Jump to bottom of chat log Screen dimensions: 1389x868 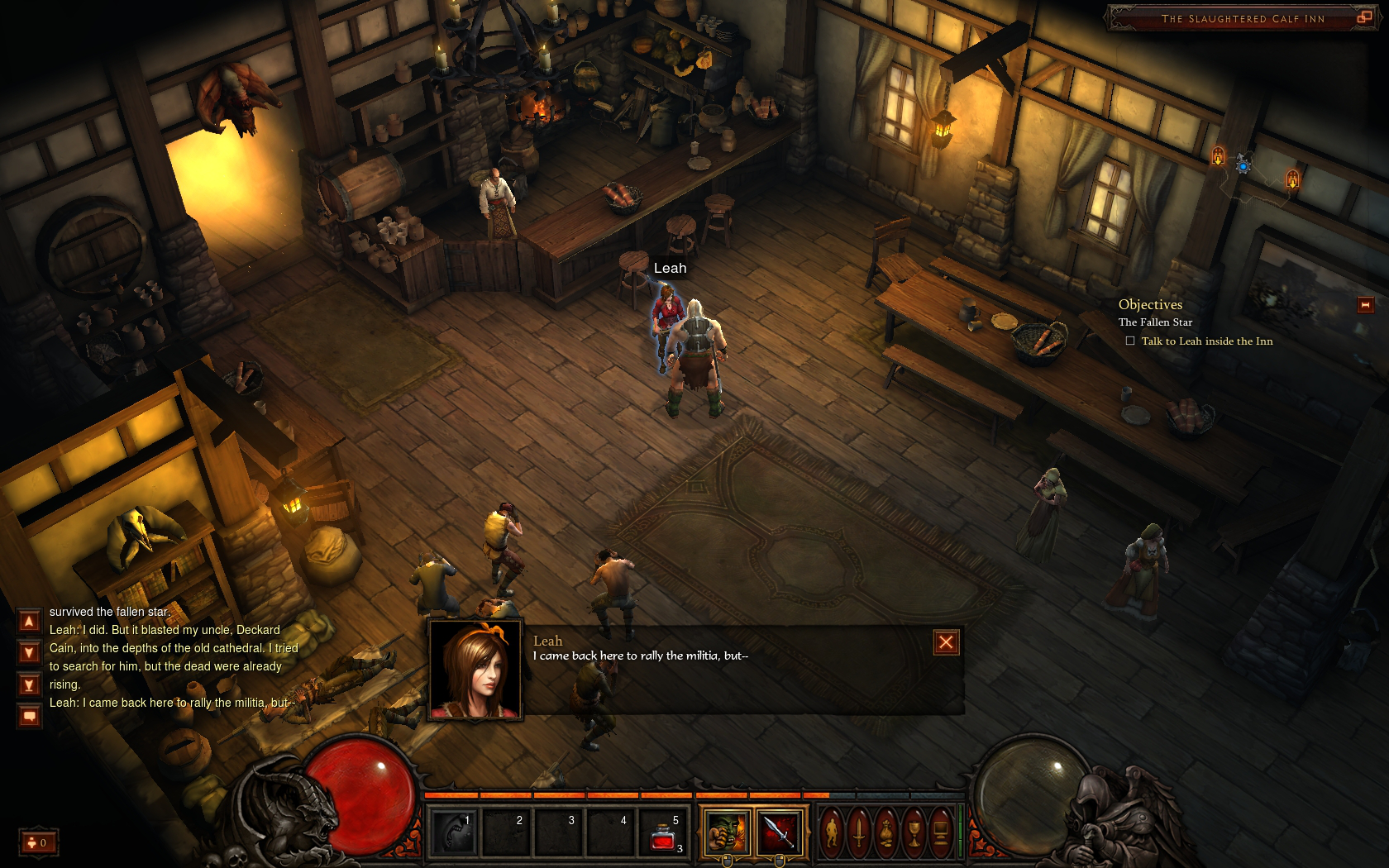pyautogui.click(x=29, y=684)
